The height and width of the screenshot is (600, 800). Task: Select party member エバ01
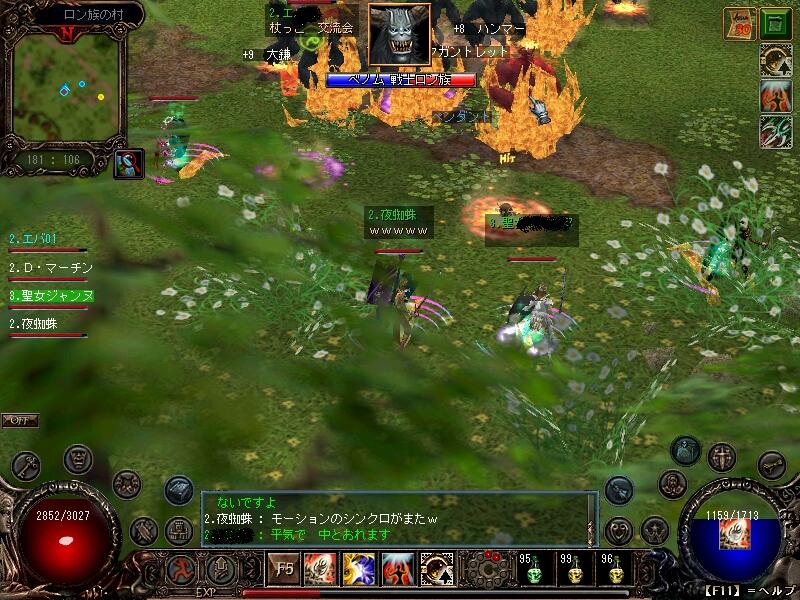tap(34, 239)
